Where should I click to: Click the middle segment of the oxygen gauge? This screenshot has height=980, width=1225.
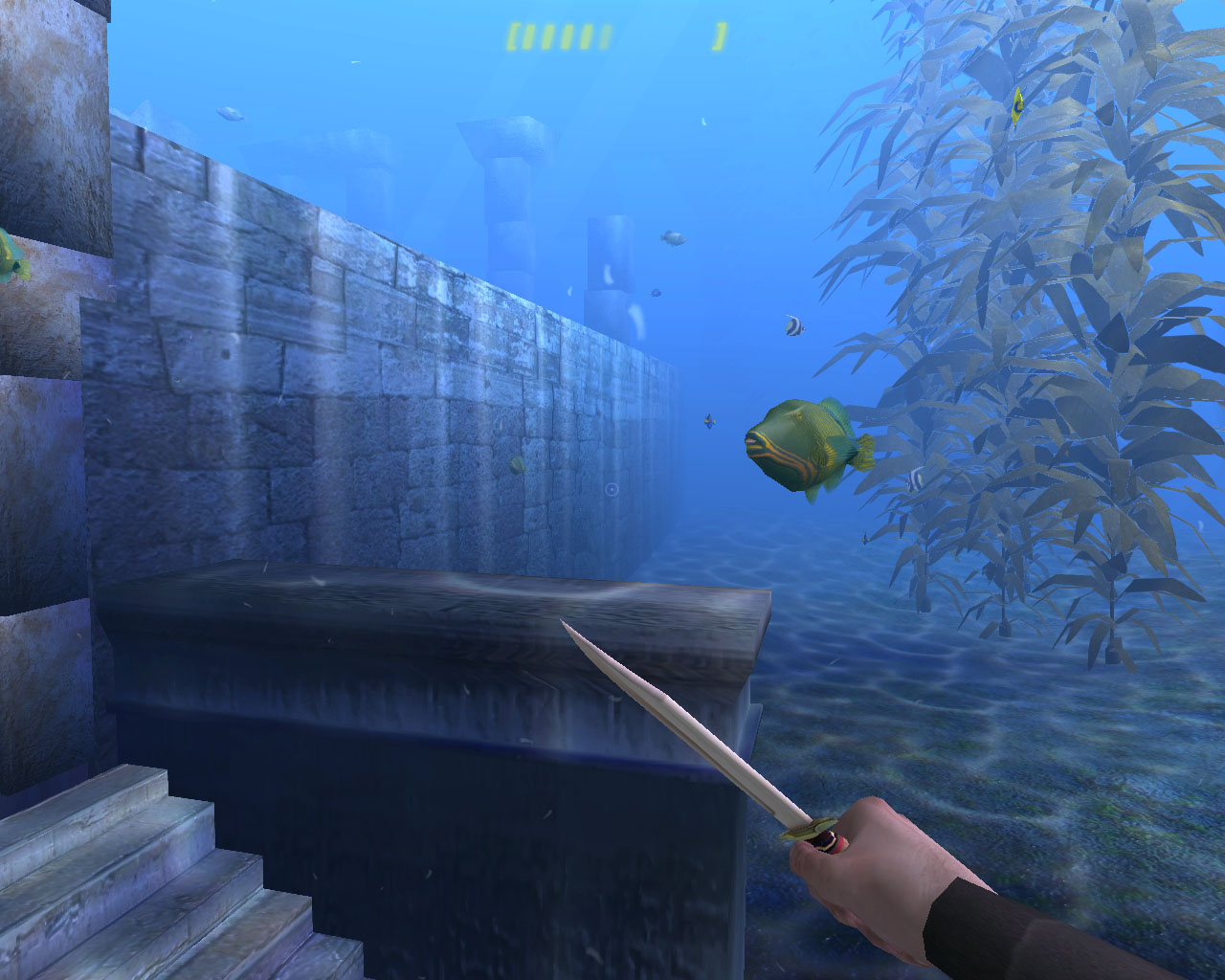coord(568,35)
